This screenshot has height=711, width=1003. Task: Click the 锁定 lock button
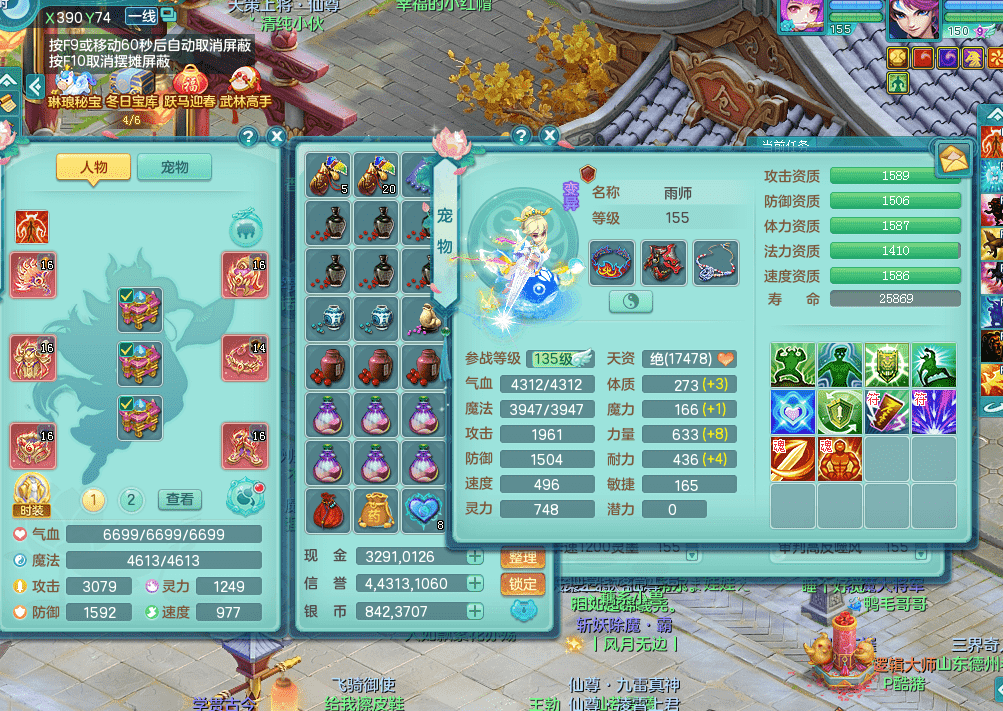pyautogui.click(x=523, y=584)
